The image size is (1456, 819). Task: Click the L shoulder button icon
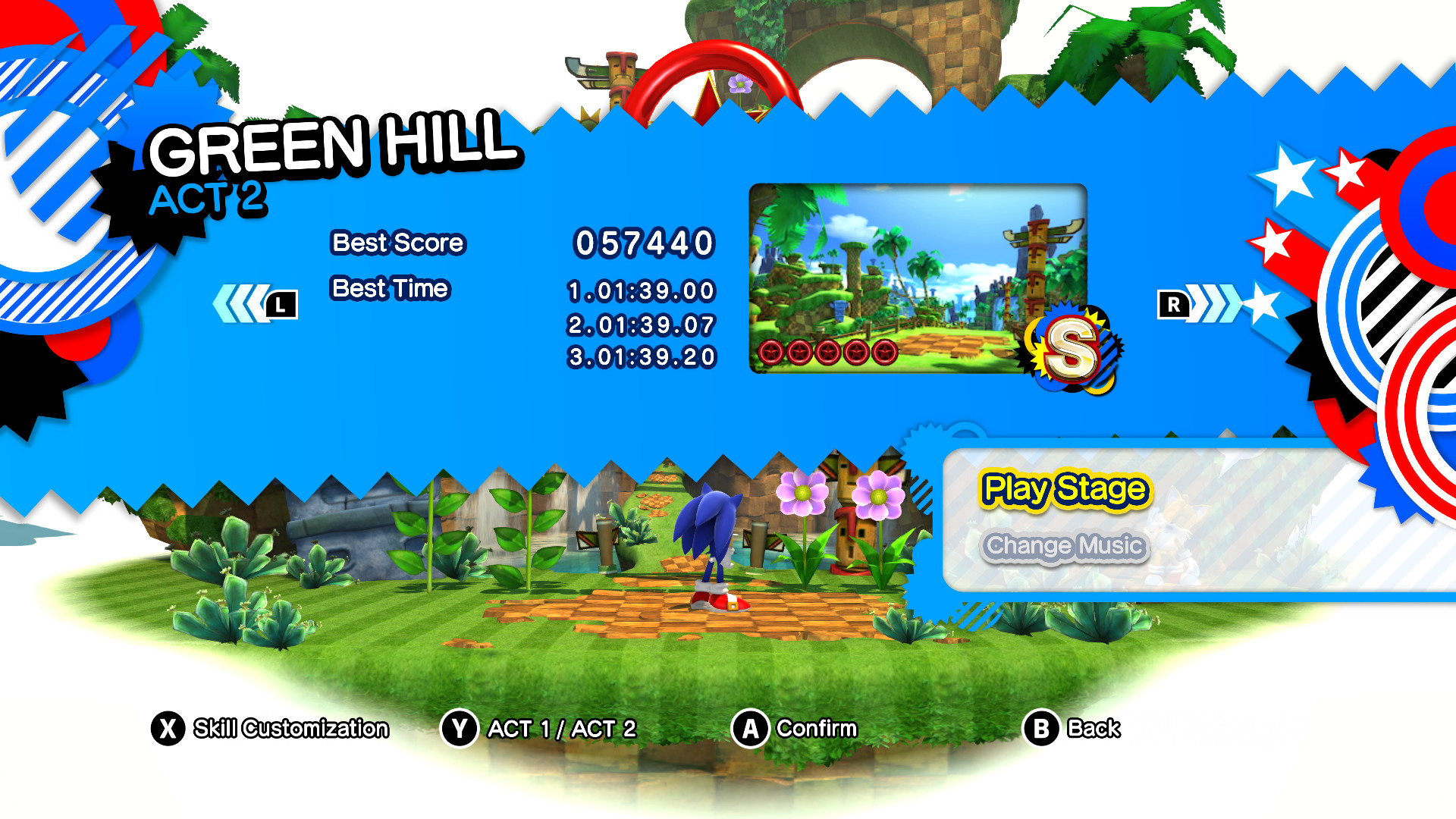(x=281, y=303)
